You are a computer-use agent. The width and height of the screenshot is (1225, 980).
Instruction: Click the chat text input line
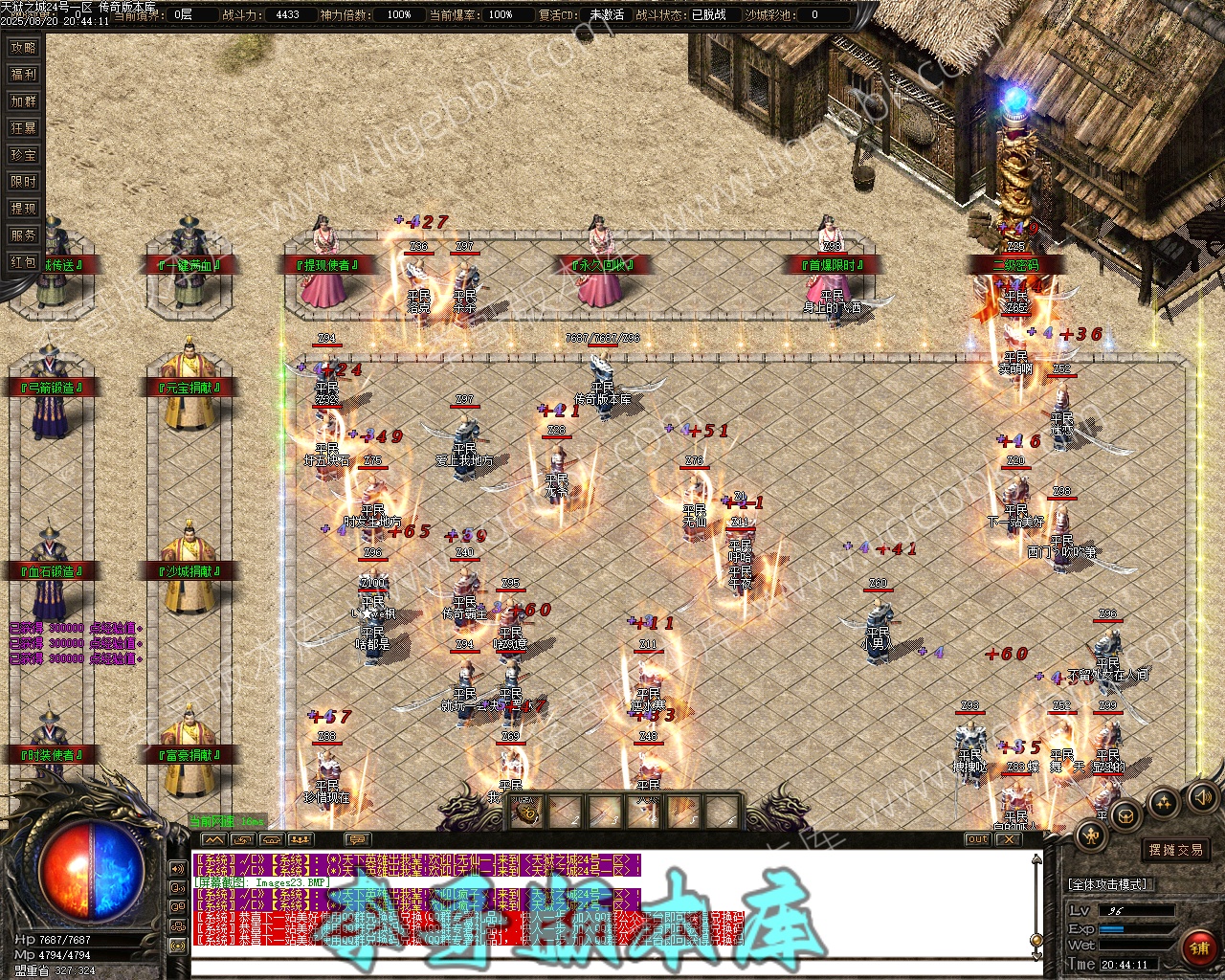pyautogui.click(x=612, y=968)
